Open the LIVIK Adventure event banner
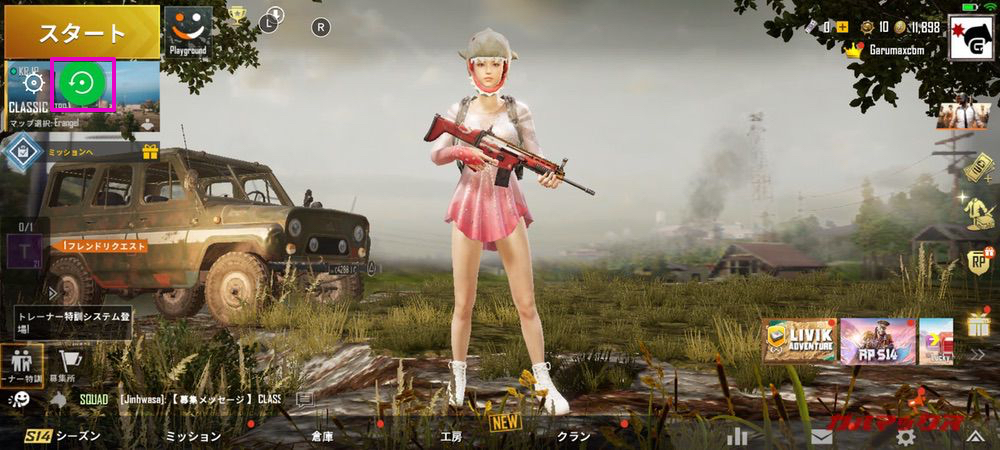The width and height of the screenshot is (1000, 450). coord(799,341)
